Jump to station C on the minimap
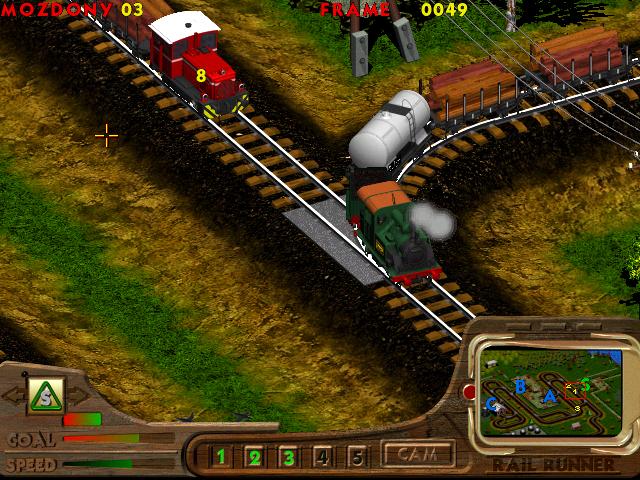Image resolution: width=640 pixels, height=480 pixels. pos(491,404)
